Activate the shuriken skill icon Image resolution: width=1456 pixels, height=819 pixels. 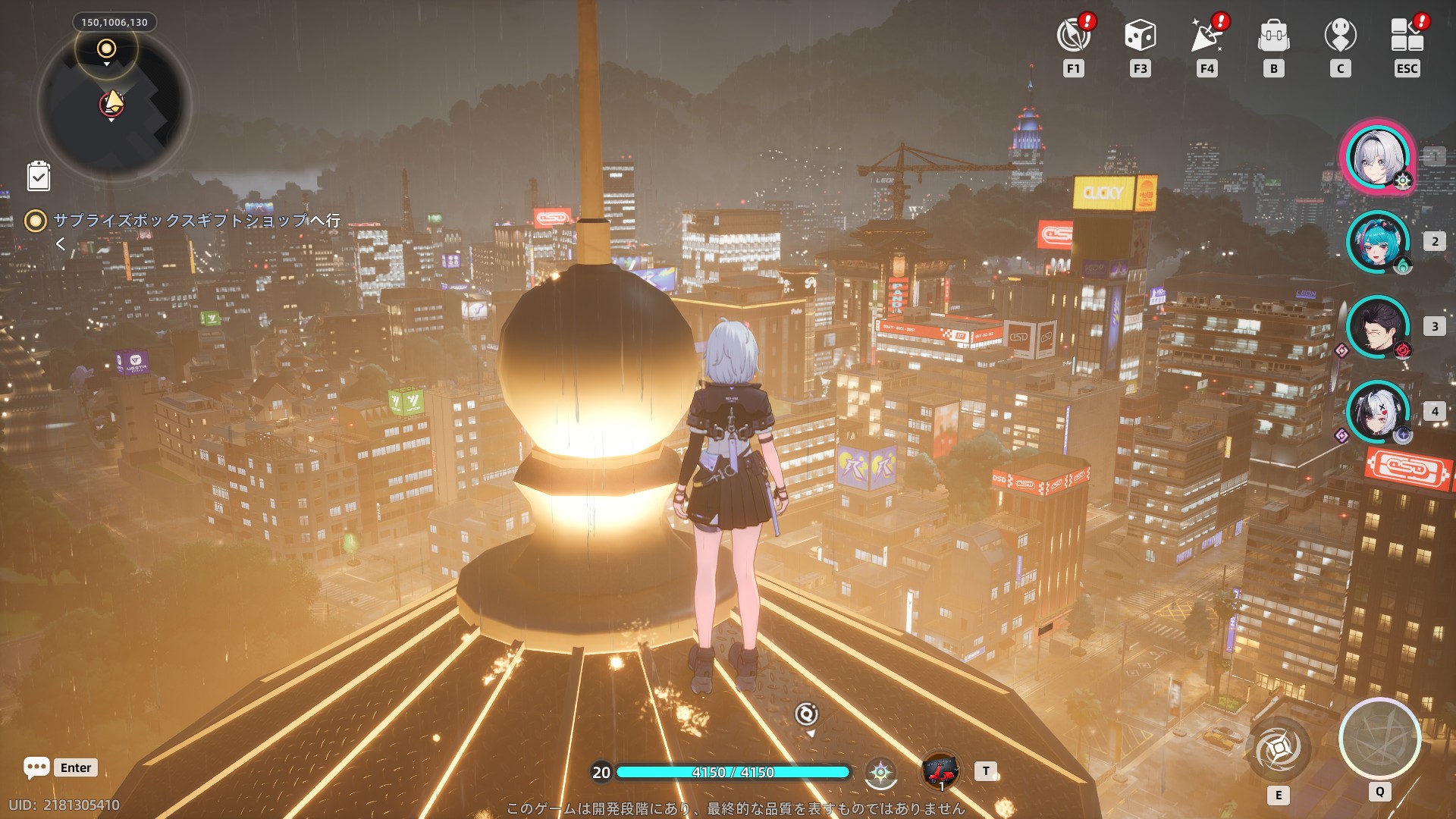(1279, 749)
